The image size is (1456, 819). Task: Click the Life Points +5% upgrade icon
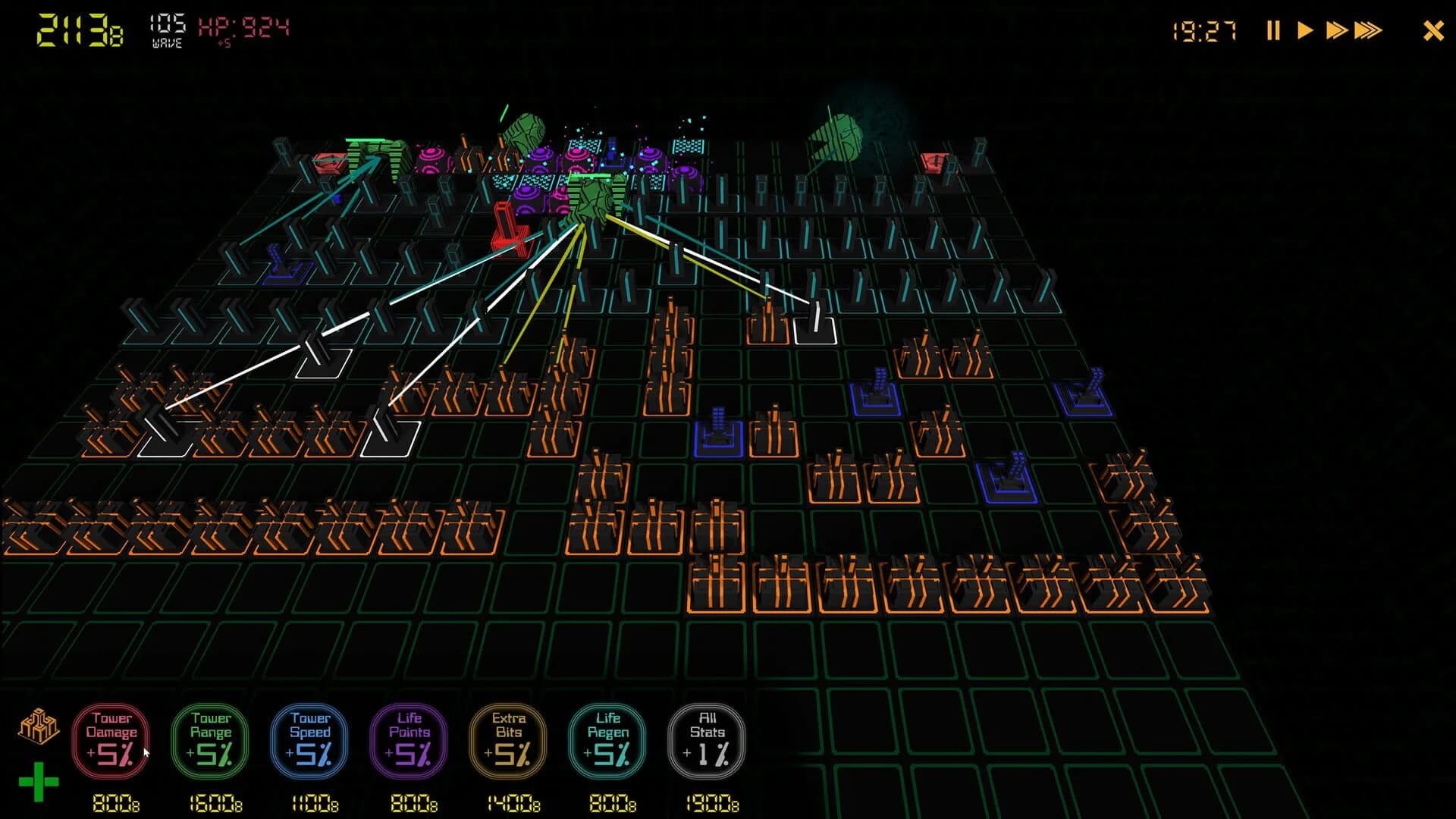[409, 739]
